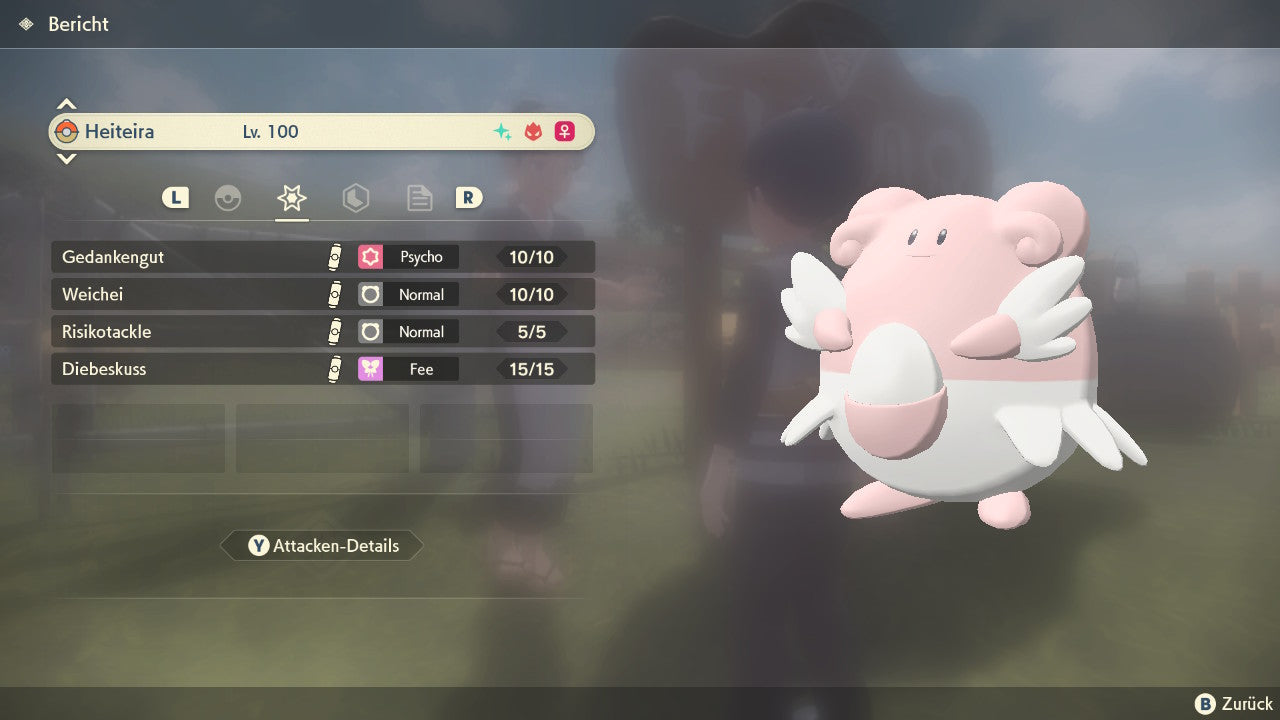Click the down arrow below Heiteira
1280x720 pixels.
66,158
